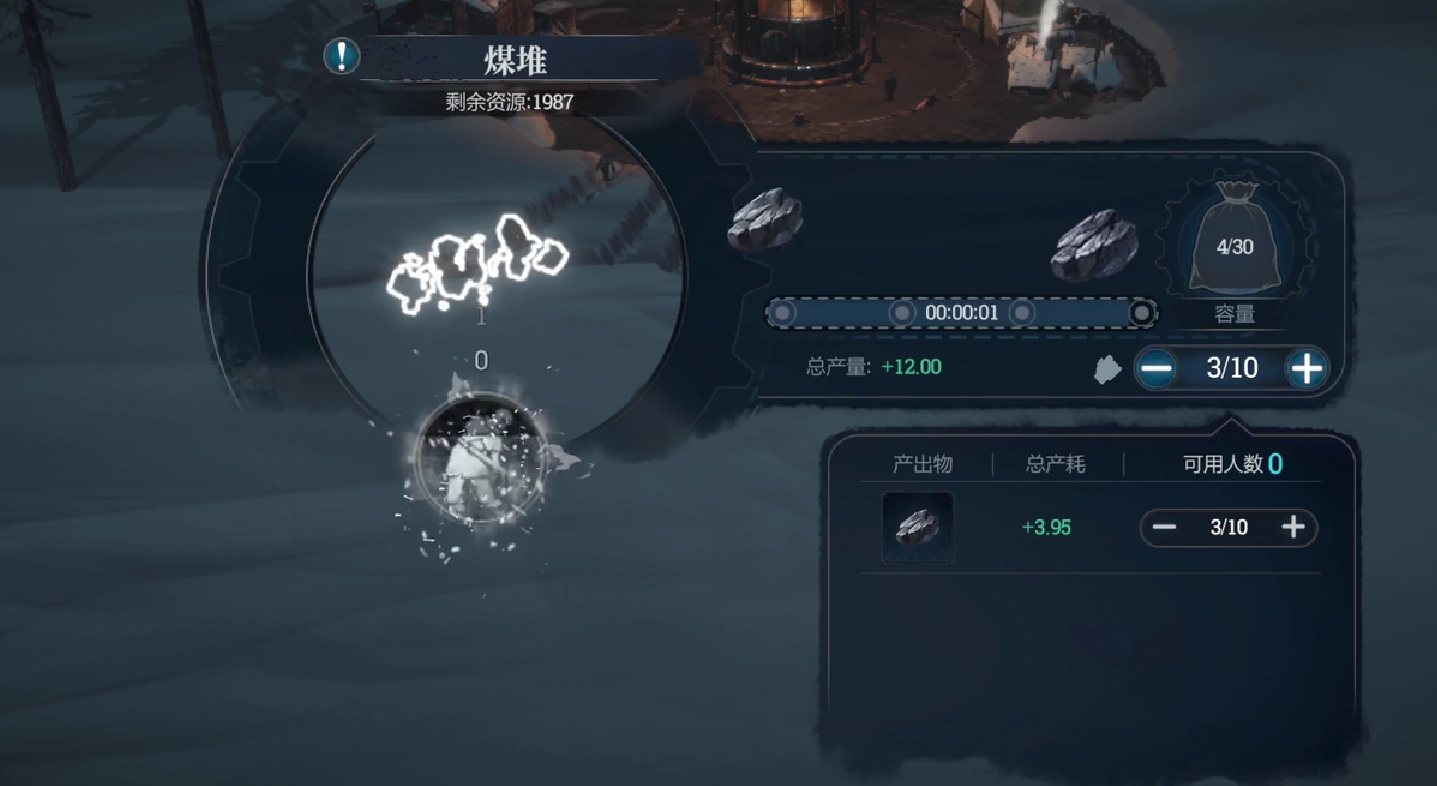Open the 4/30 capacity bag
The image size is (1437, 786).
tap(1235, 244)
